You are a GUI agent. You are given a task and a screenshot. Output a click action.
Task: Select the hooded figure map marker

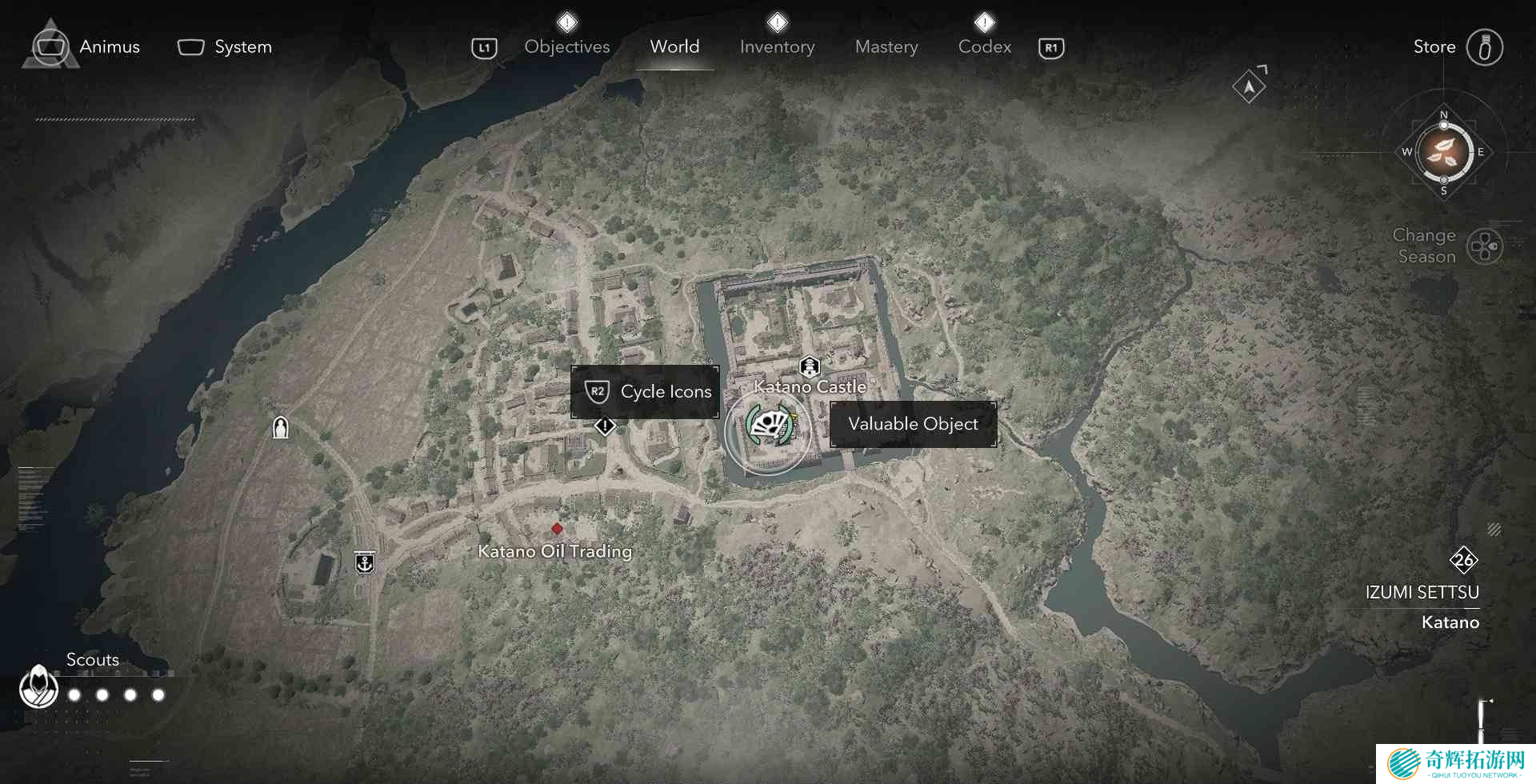click(x=280, y=428)
